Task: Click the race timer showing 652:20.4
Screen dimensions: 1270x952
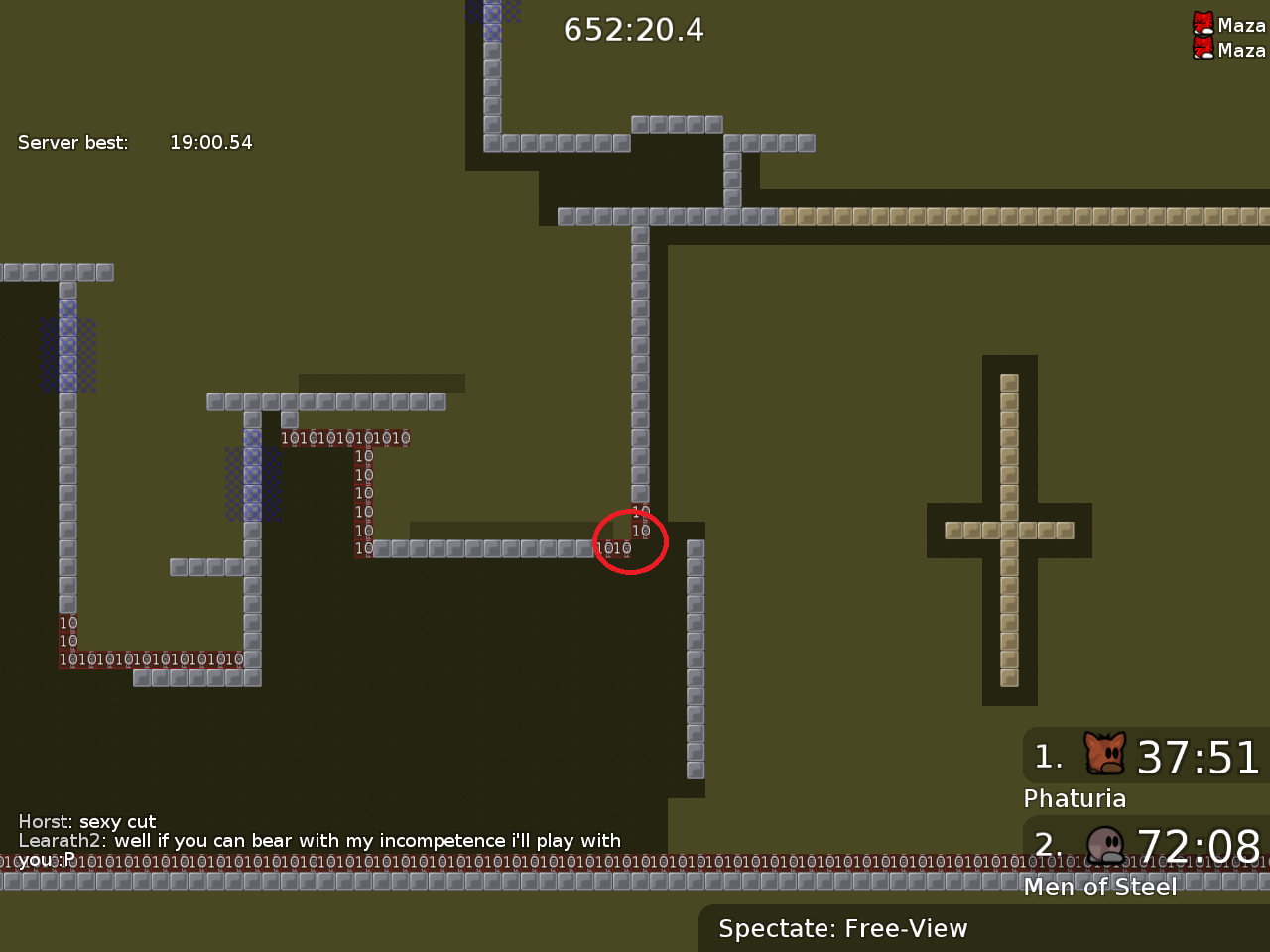Action: click(633, 30)
